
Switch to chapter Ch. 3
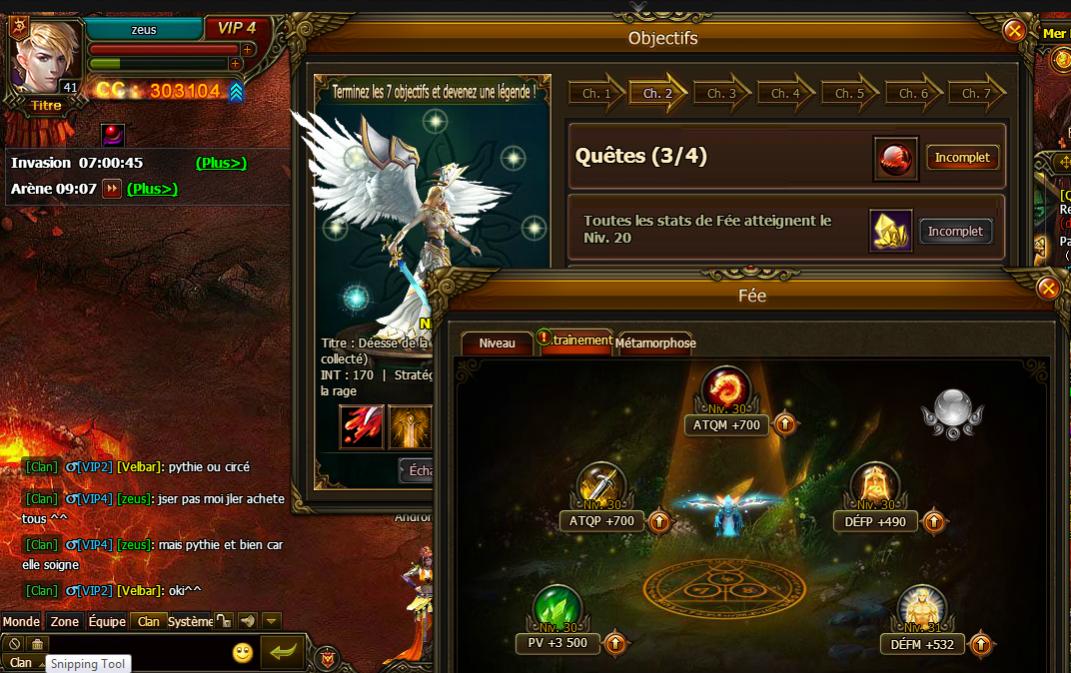tap(721, 93)
